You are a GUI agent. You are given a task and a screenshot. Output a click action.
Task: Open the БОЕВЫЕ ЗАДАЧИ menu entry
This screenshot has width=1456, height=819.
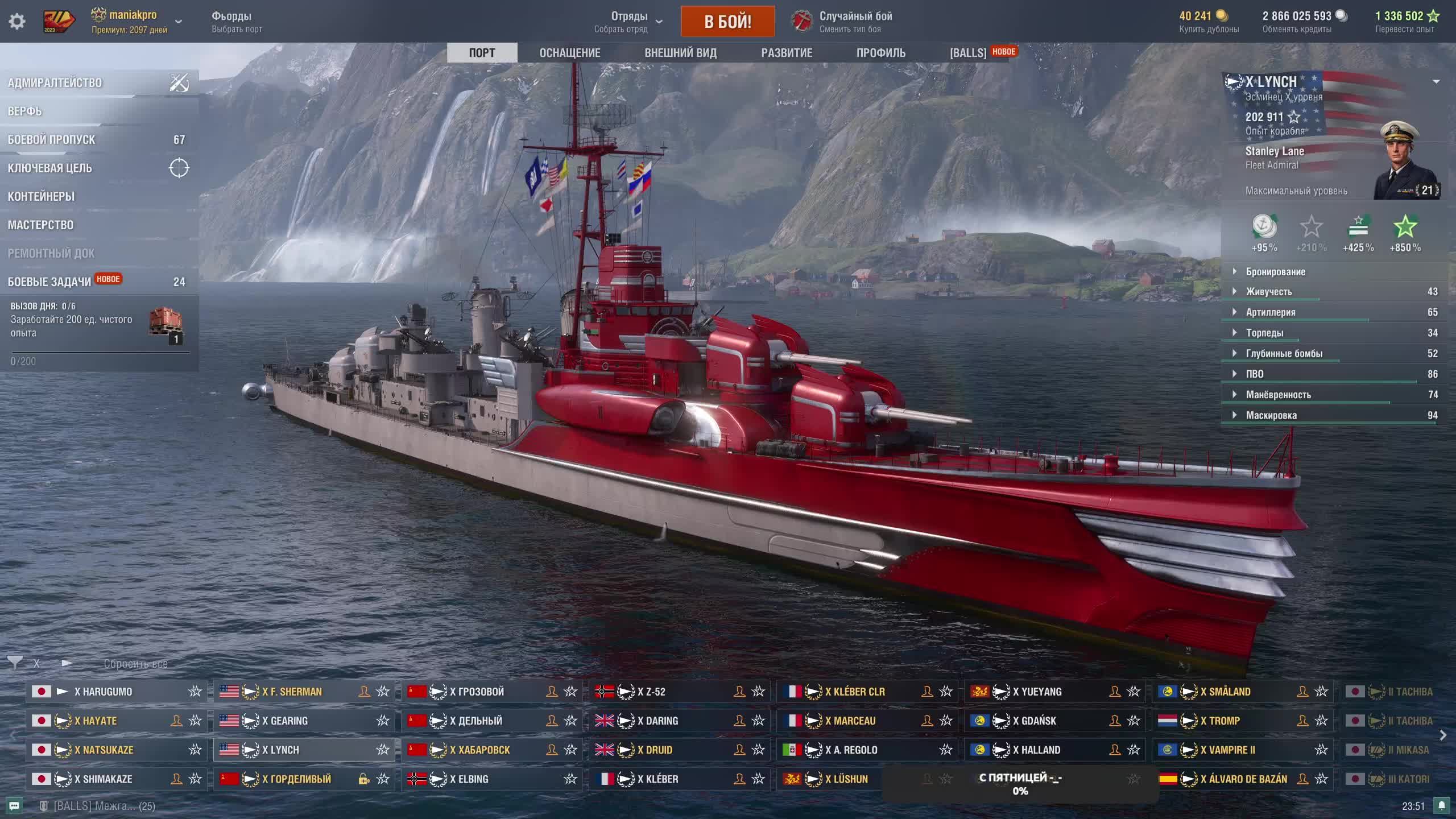tap(49, 282)
